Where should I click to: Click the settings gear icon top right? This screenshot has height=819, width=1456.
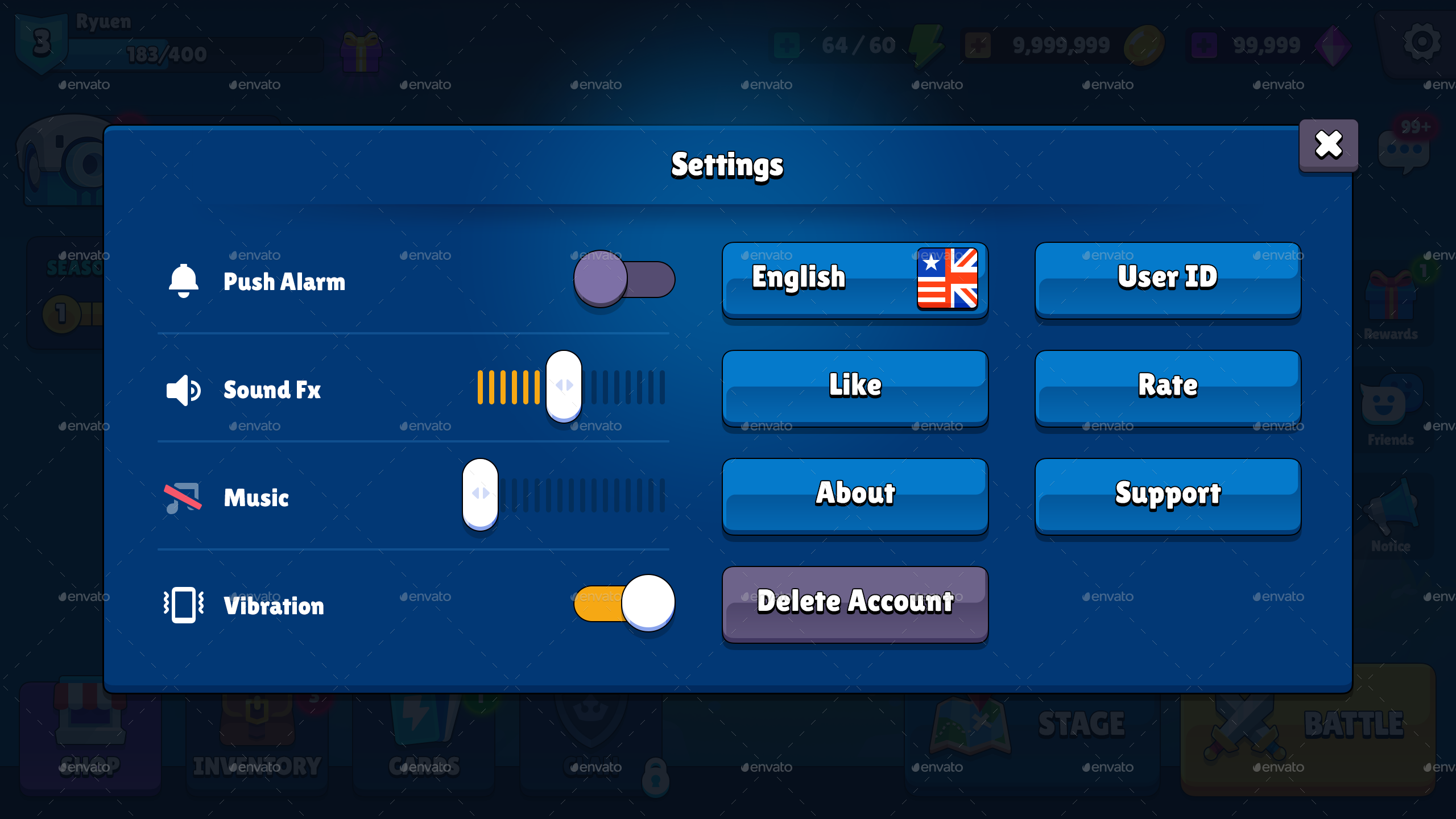(x=1421, y=42)
